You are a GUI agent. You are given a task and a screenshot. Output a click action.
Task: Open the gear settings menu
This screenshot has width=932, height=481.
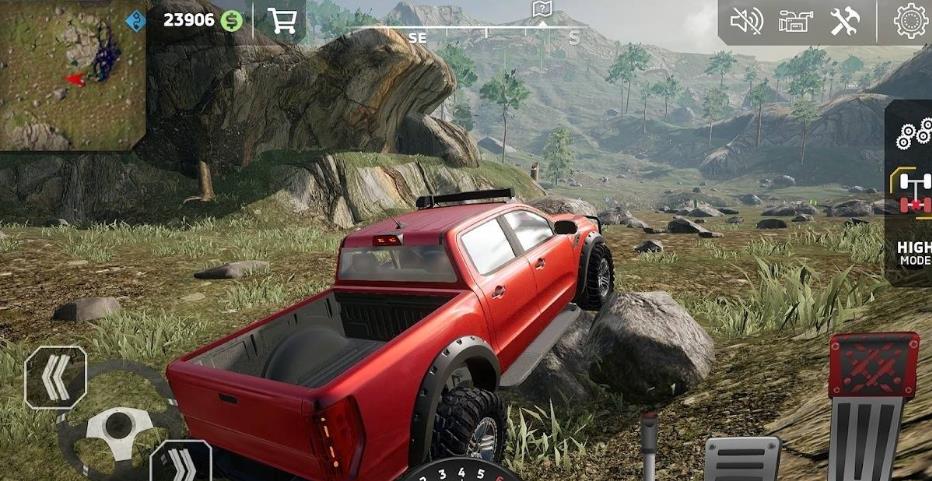(911, 21)
